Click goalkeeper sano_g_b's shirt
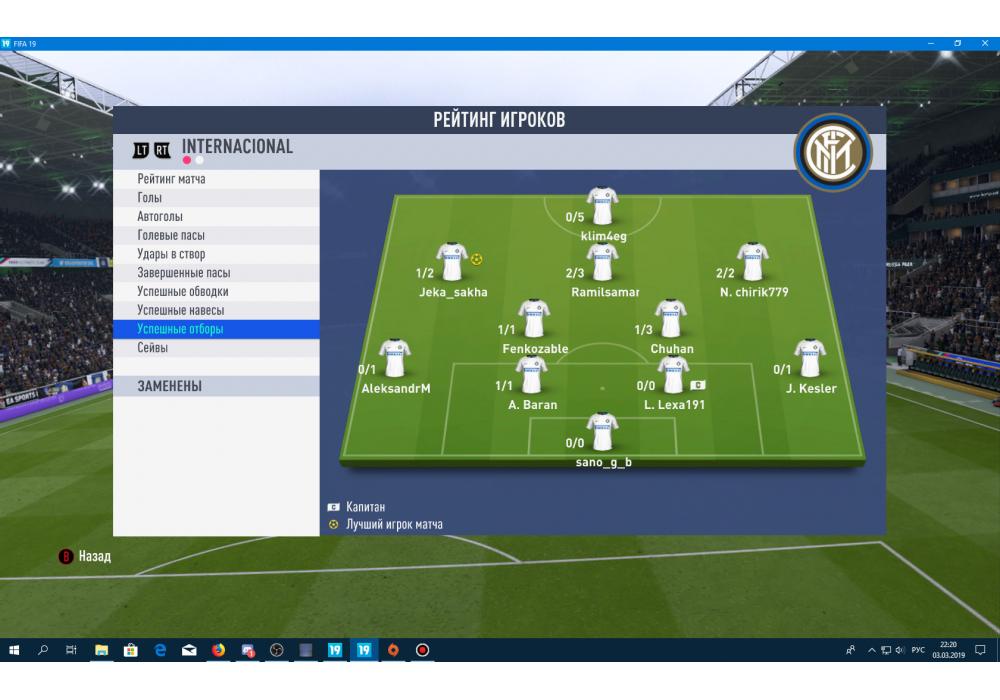The width and height of the screenshot is (1000, 700). coord(602,433)
